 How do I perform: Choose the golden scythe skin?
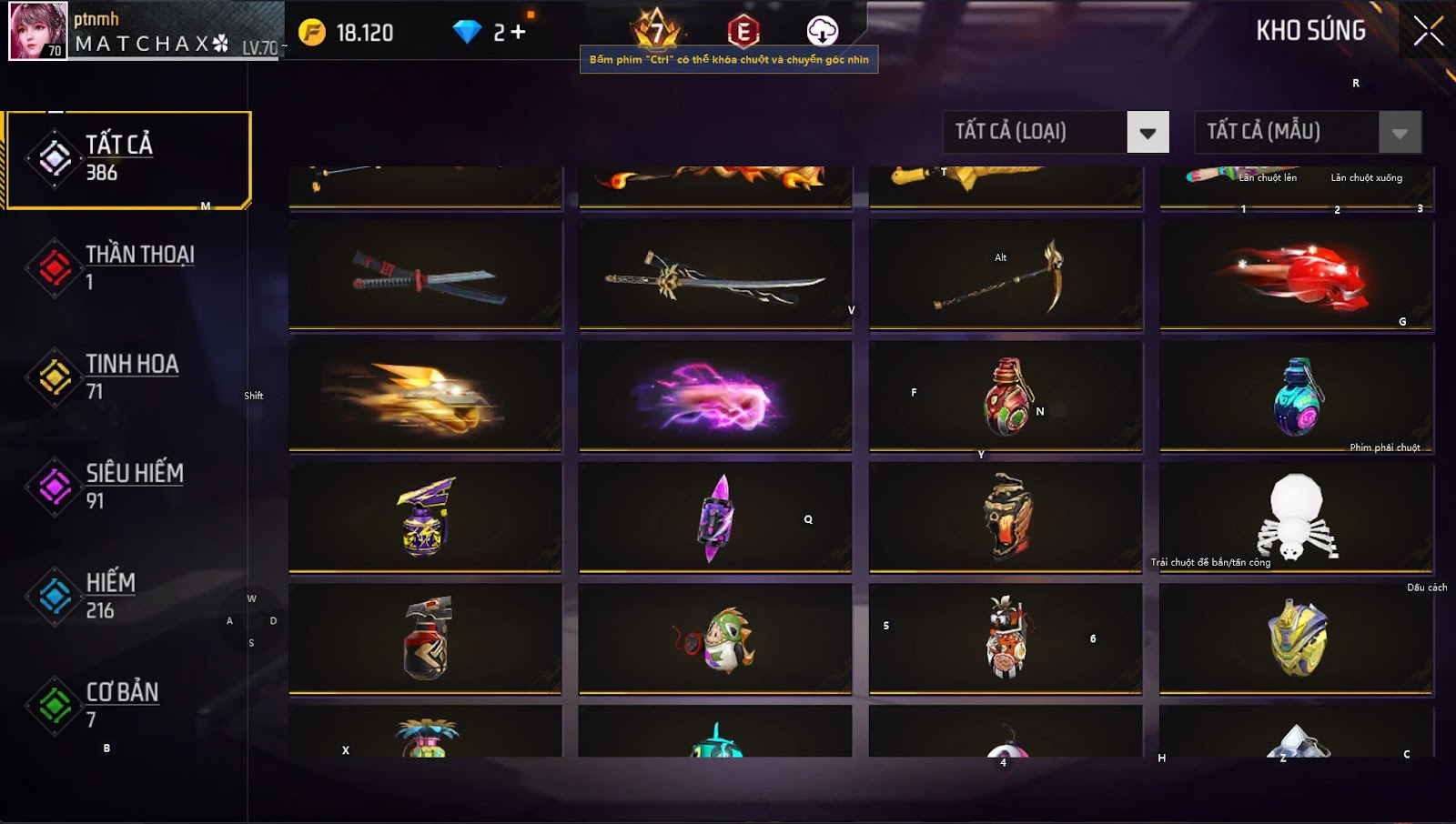(1006, 276)
